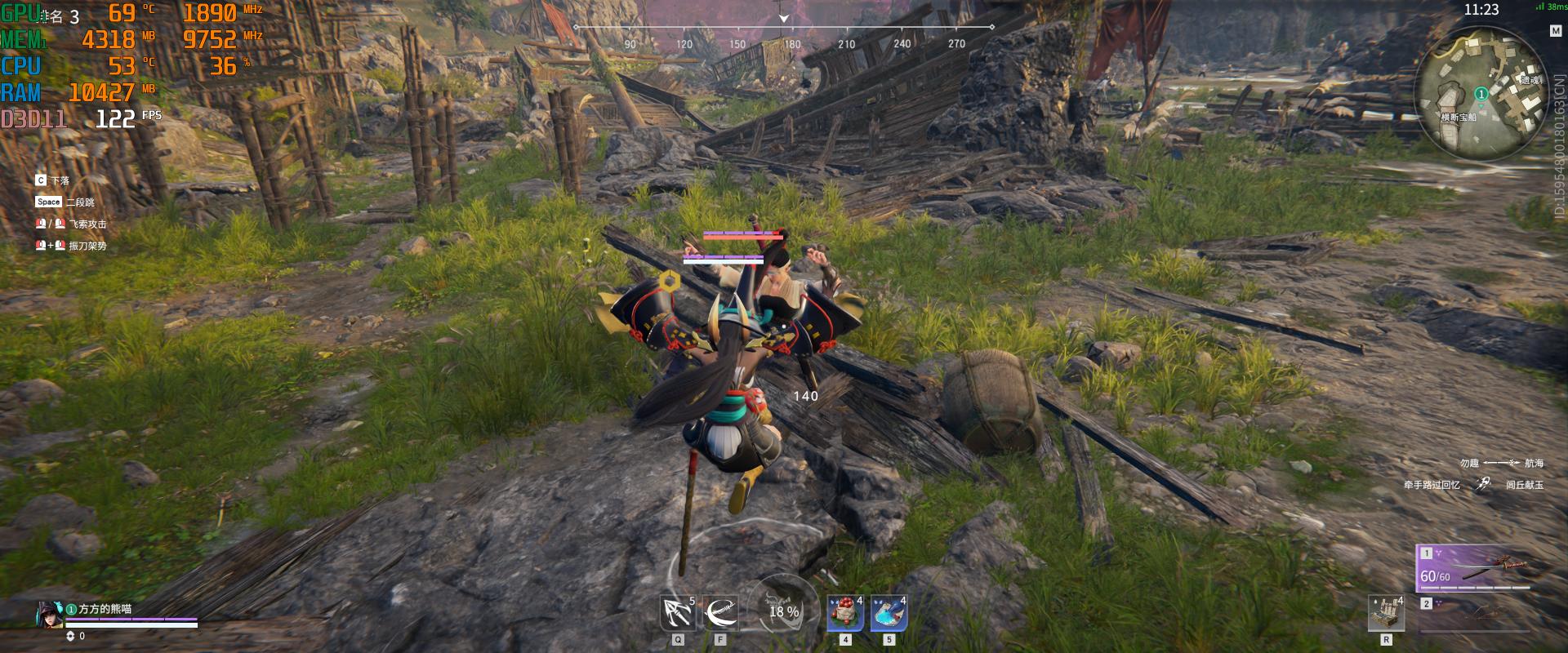Open the circular minimap
The height and width of the screenshot is (653, 1568).
coord(1478,94)
